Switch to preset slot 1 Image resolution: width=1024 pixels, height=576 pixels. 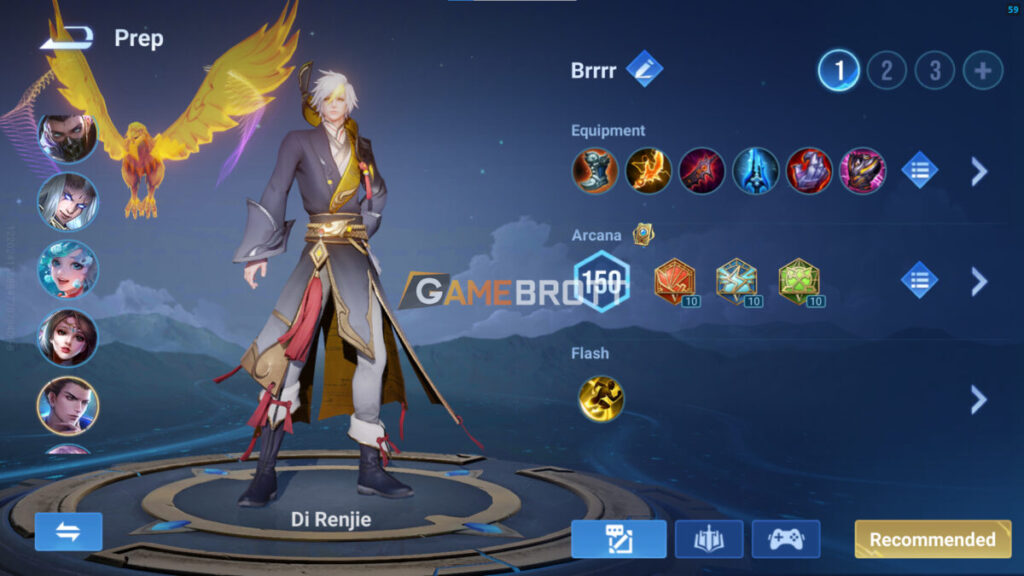pos(839,70)
